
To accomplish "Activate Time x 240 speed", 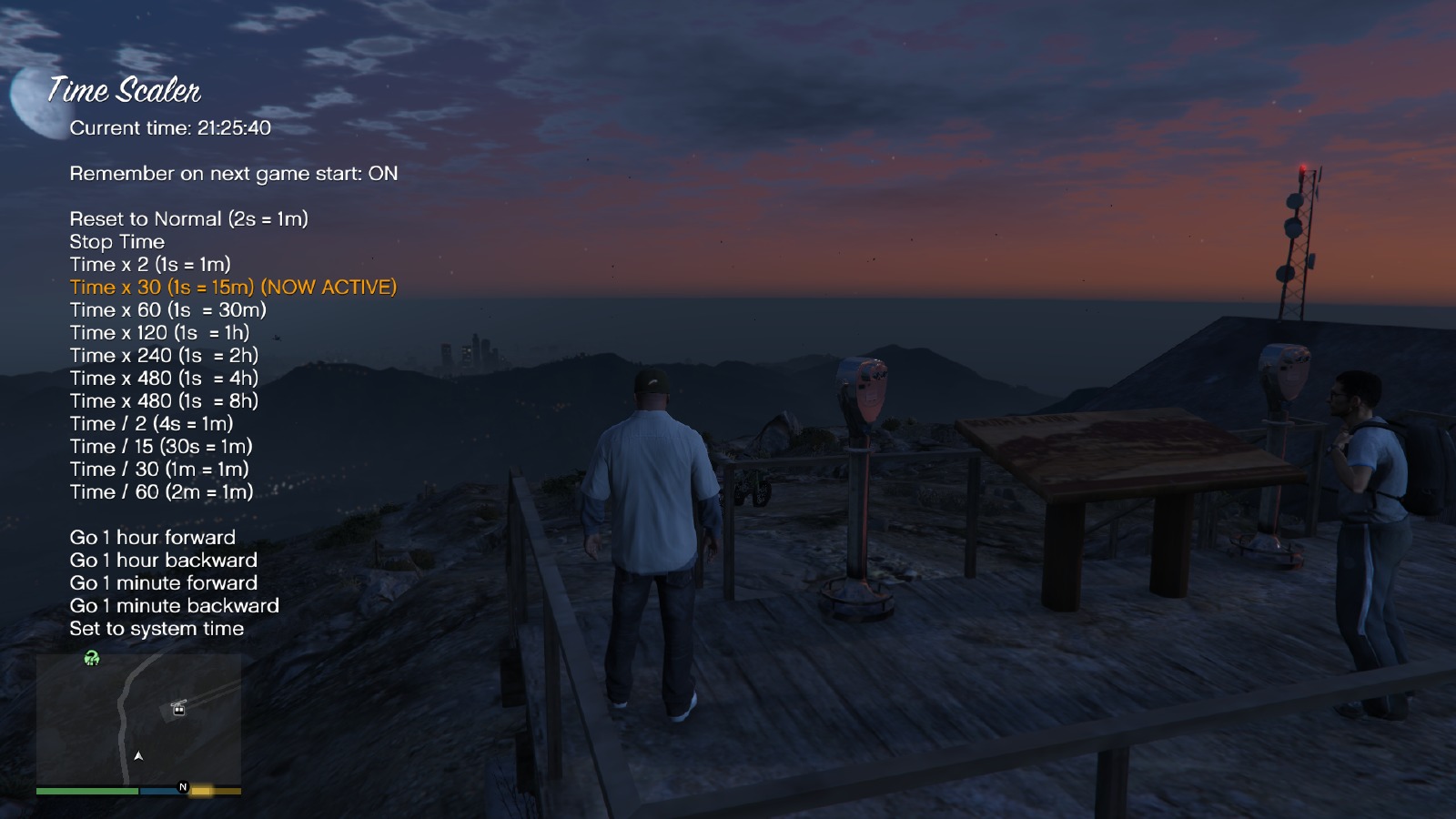I will pyautogui.click(x=164, y=356).
